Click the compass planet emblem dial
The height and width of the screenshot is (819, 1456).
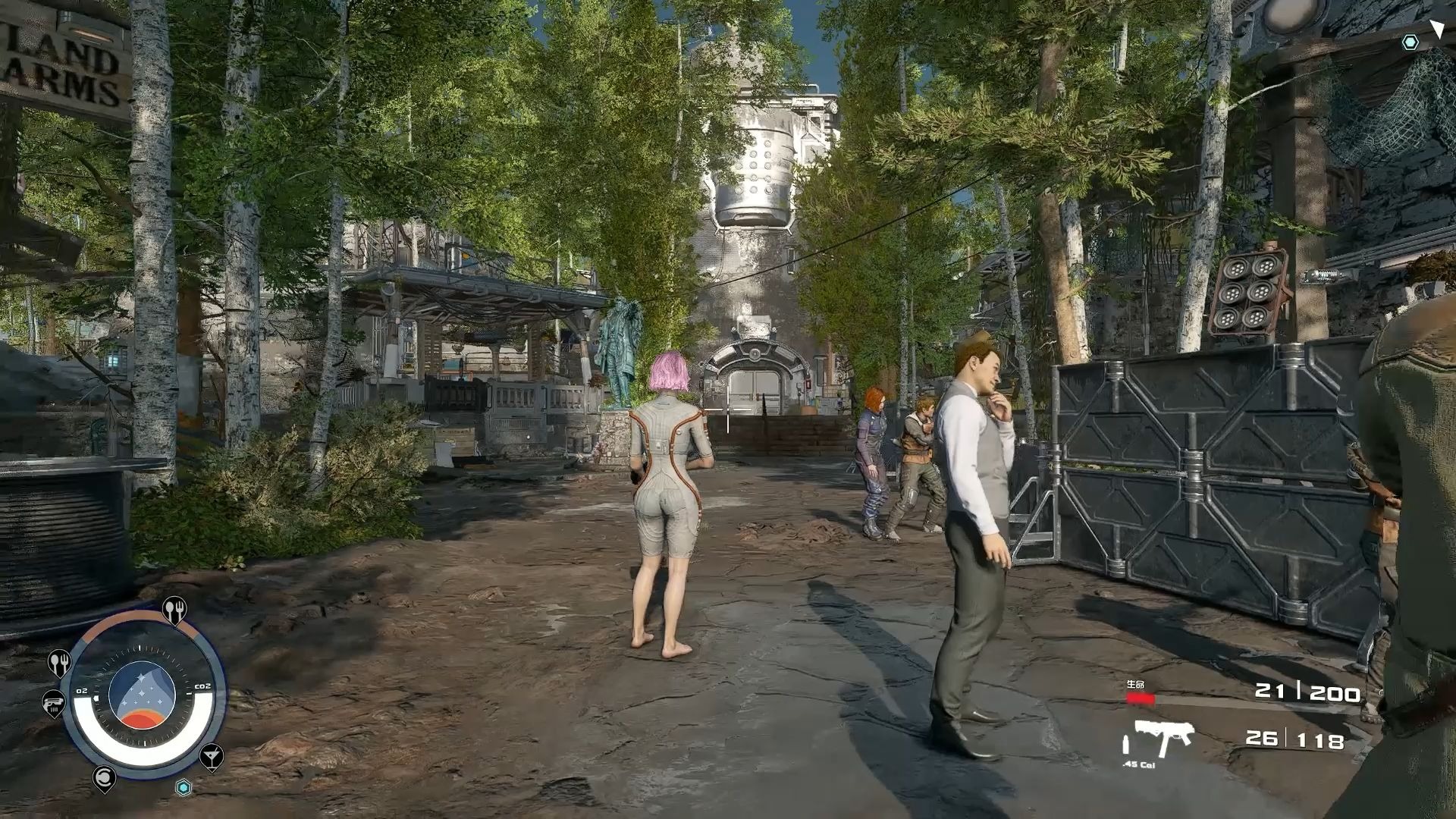(x=143, y=695)
